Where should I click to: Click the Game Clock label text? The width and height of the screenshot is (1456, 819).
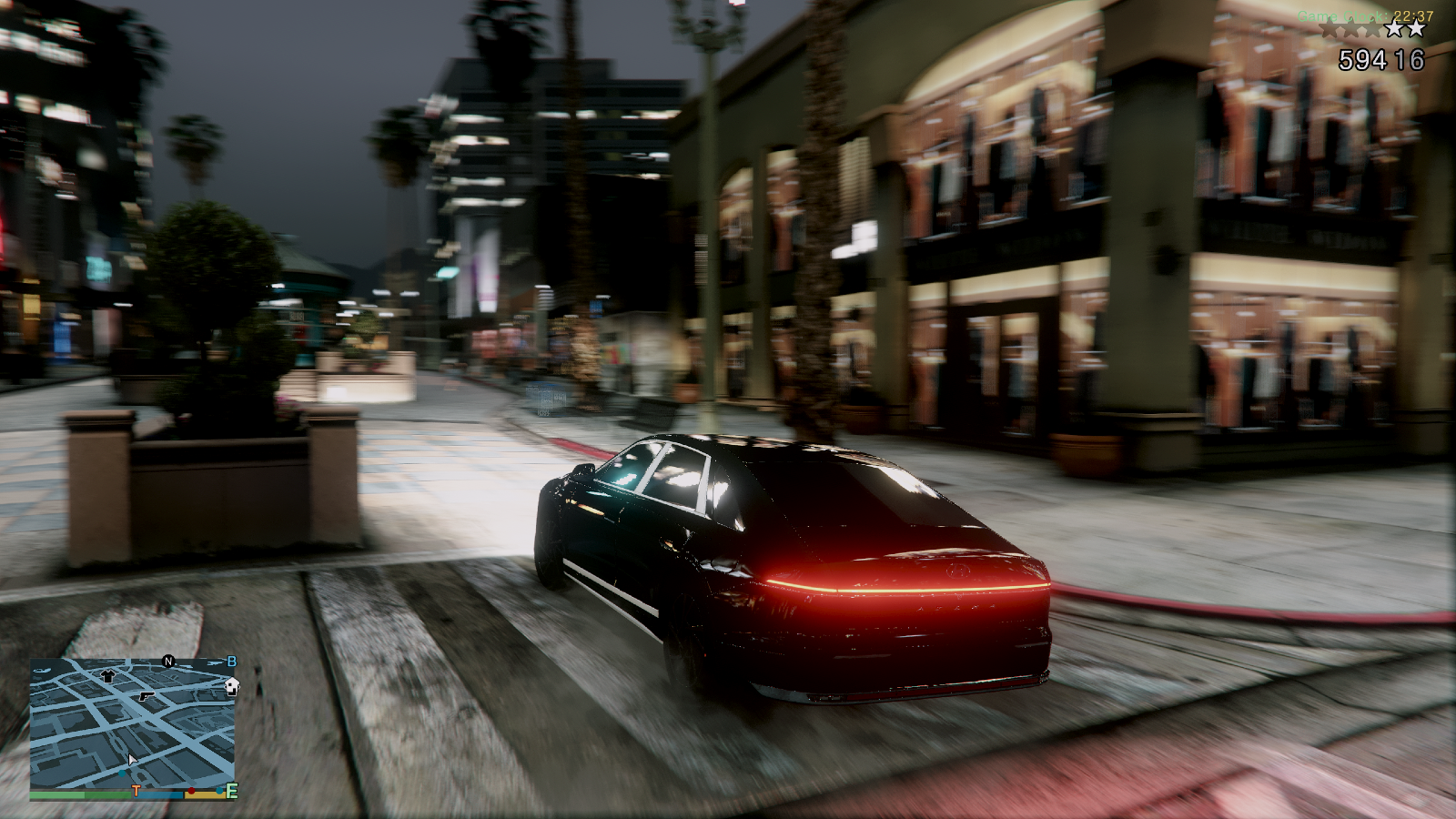pyautogui.click(x=1342, y=15)
